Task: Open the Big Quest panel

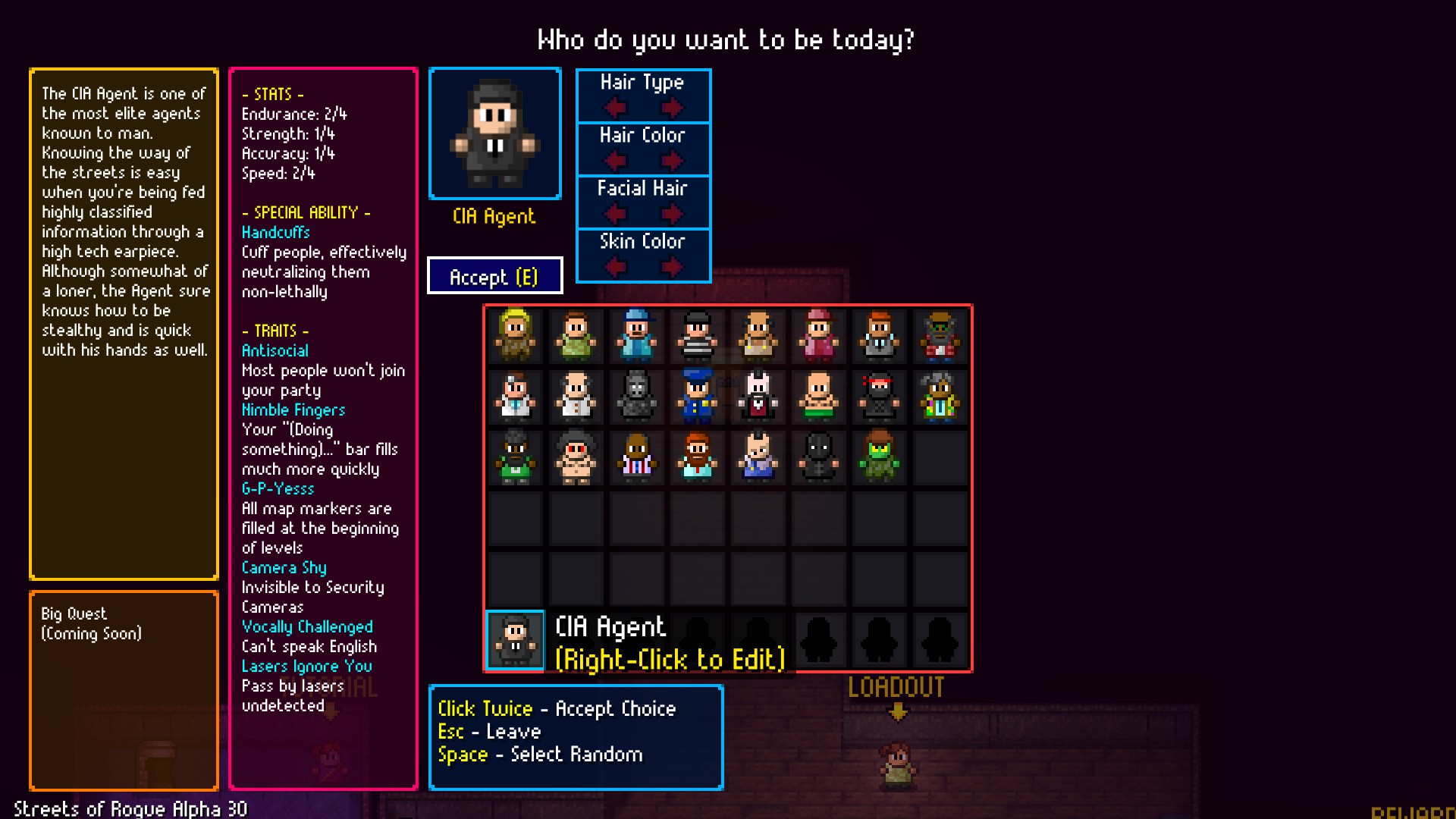Action: [x=124, y=690]
